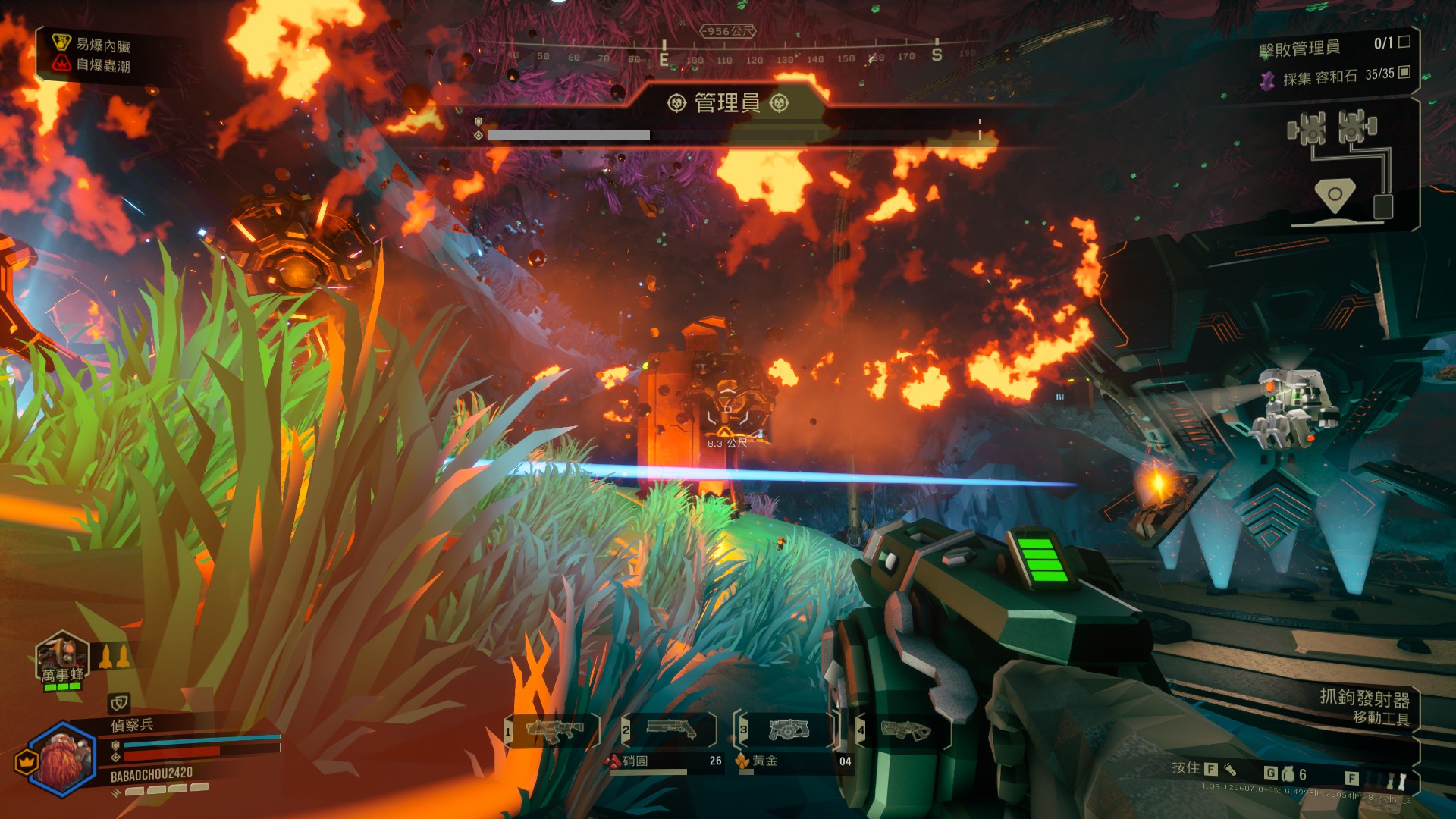This screenshot has width=1456, height=819.
Task: Click the Caretaker boss diagram panel
Action: click(1341, 168)
